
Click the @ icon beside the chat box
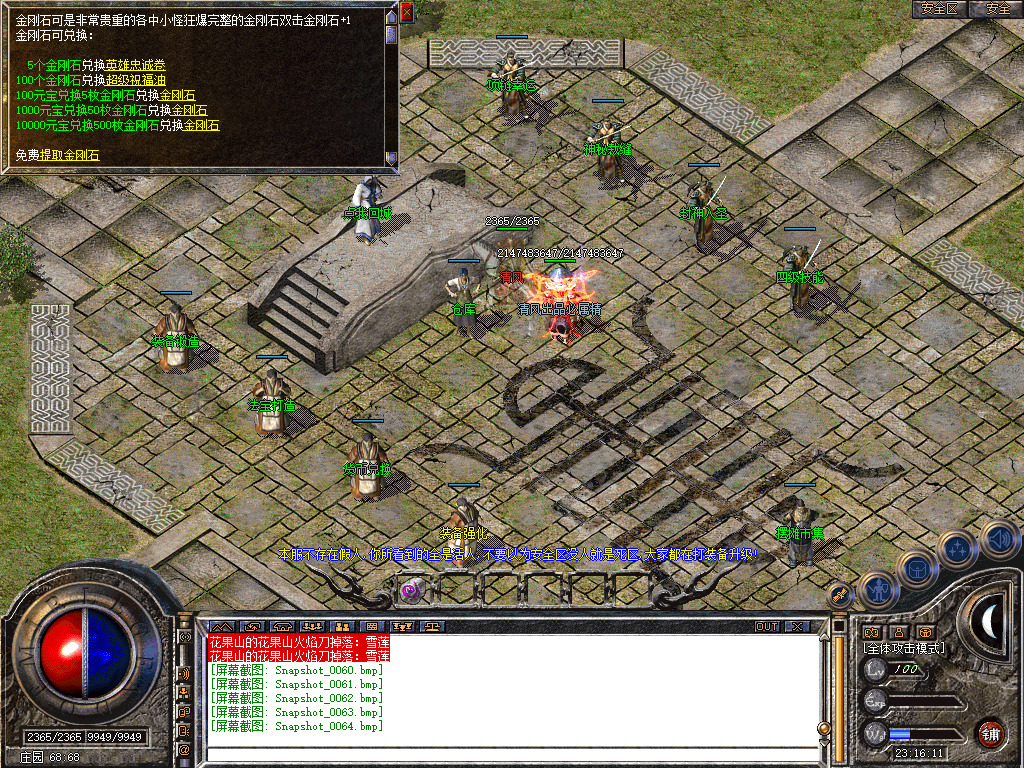click(x=184, y=748)
